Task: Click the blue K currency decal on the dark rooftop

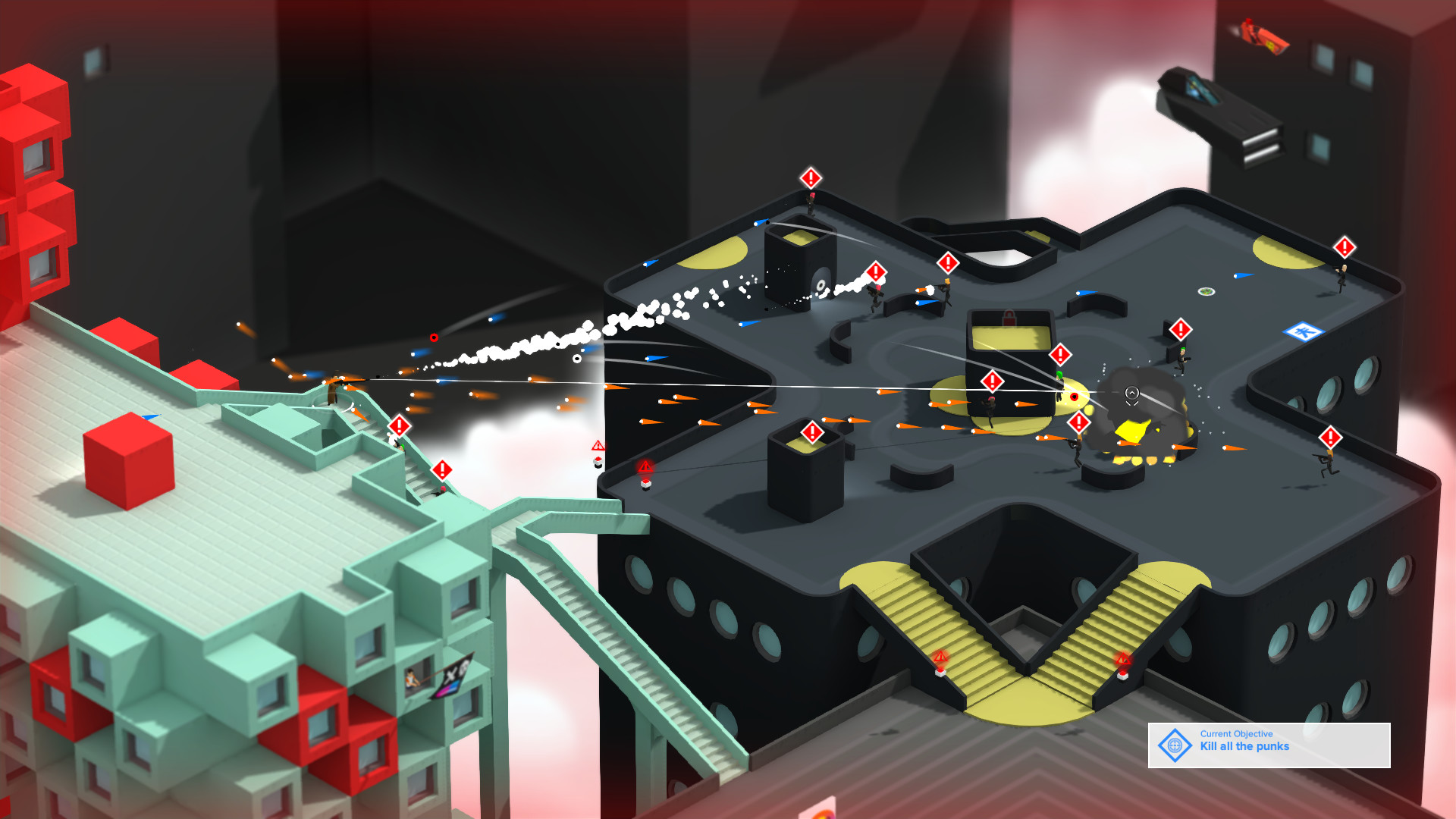Action: point(1302,332)
